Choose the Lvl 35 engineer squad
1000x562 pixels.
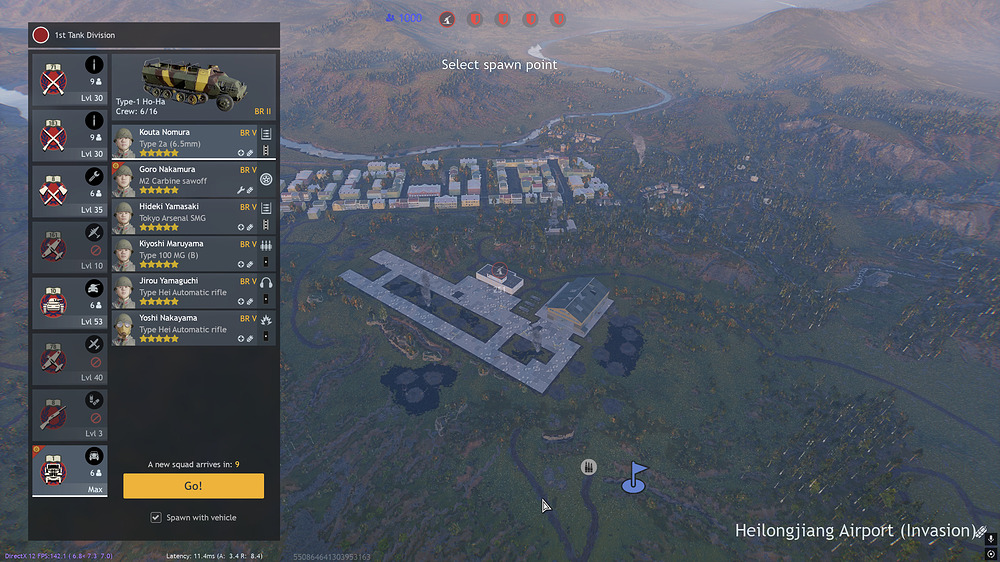[x=69, y=189]
